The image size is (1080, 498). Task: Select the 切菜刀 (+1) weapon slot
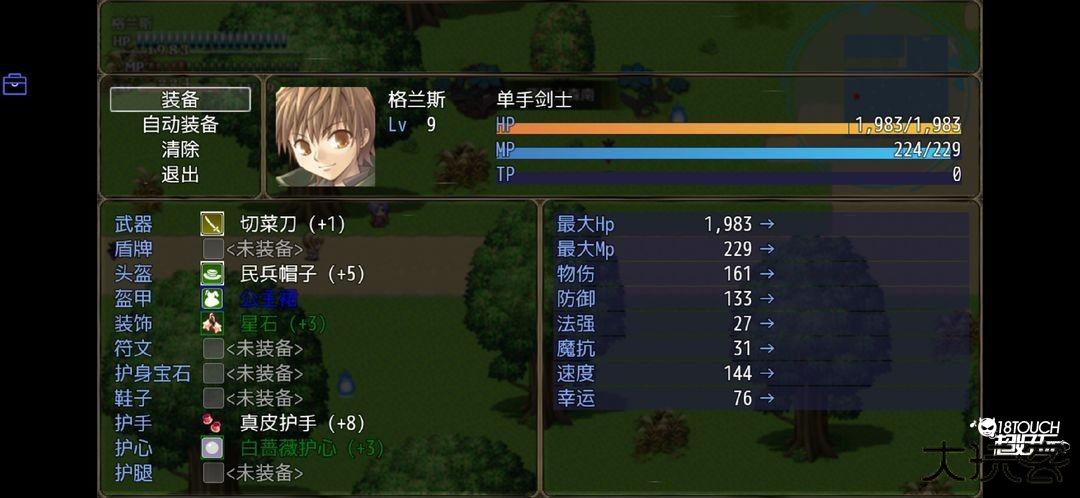pos(292,224)
